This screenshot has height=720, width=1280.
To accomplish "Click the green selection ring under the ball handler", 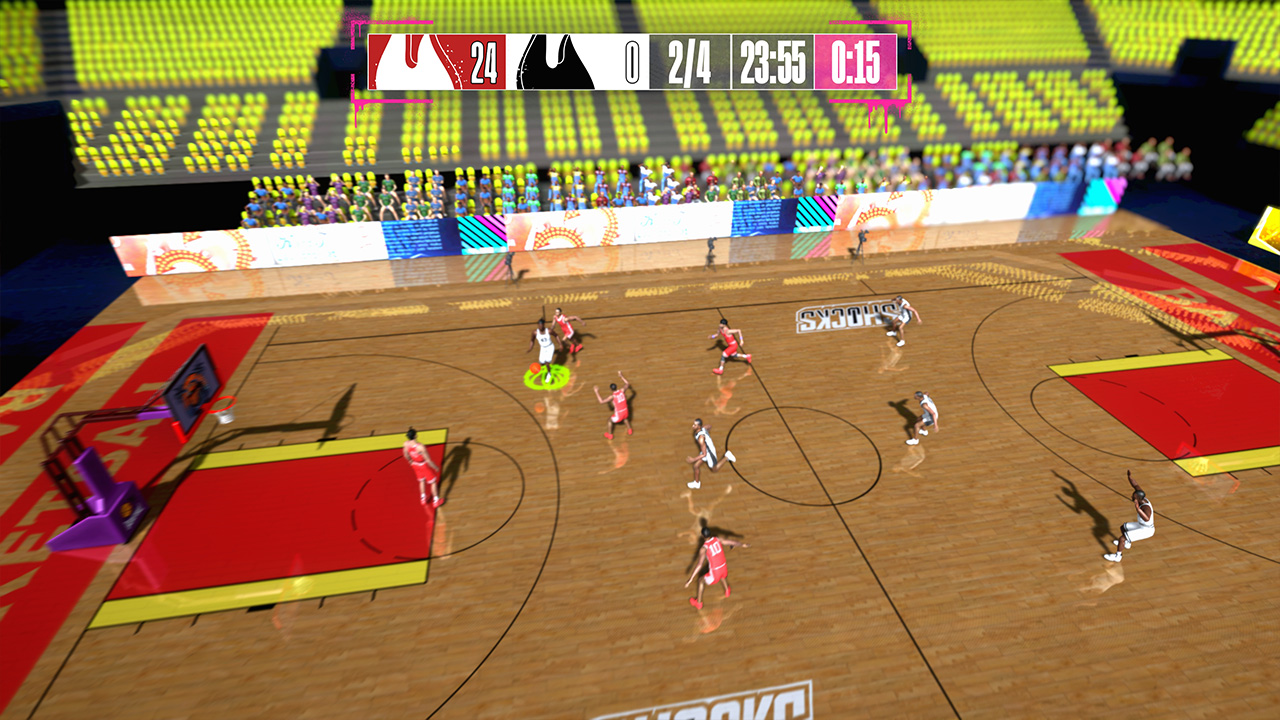I will 548,380.
